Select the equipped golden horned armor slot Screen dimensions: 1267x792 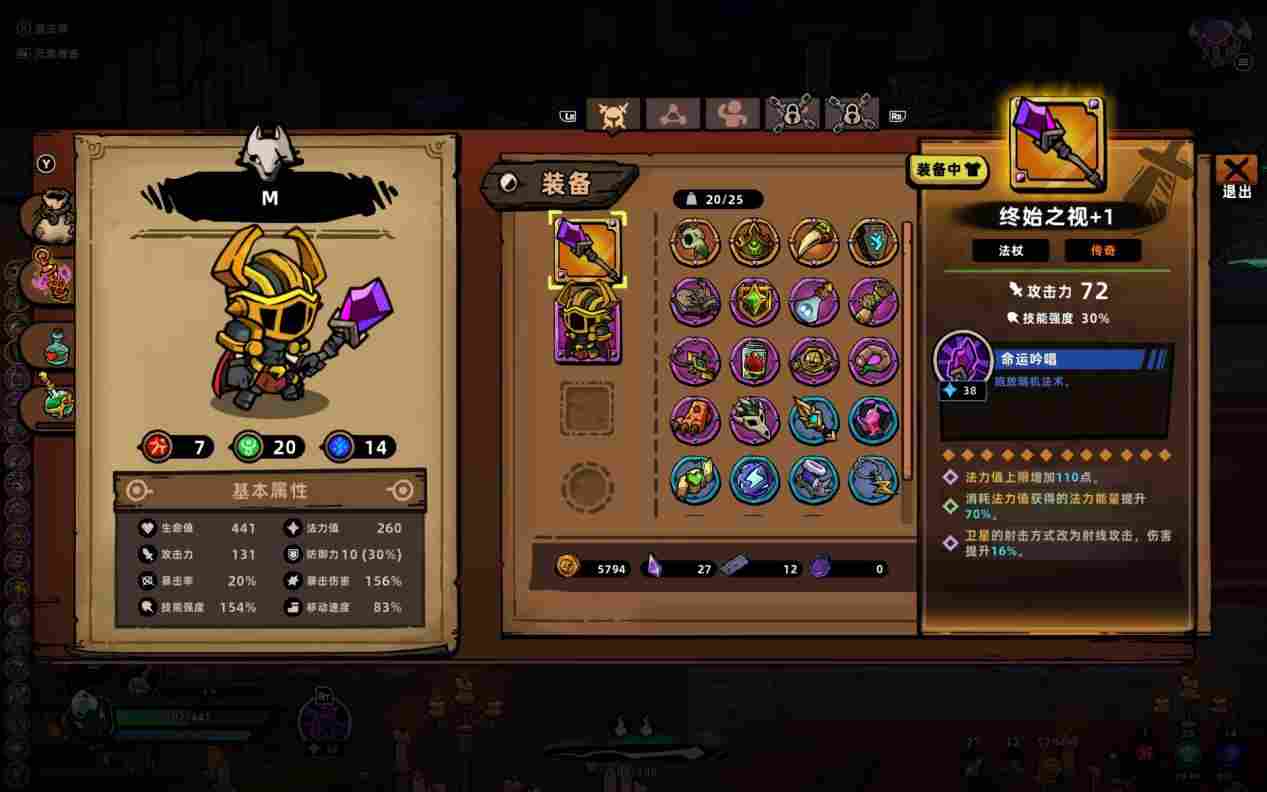click(587, 320)
